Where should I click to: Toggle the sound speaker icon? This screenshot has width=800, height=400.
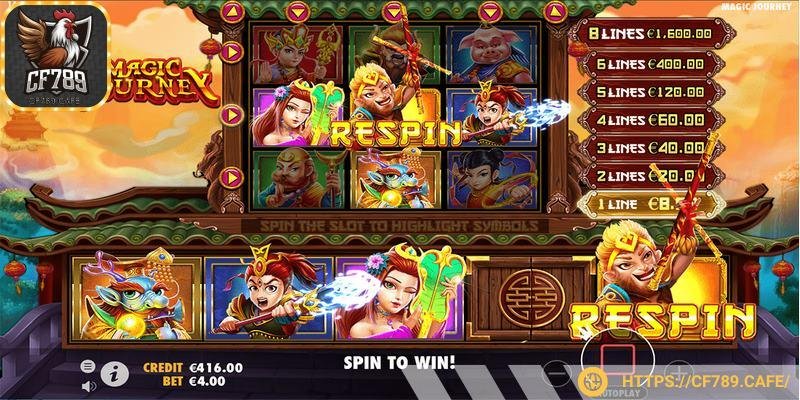tap(88, 384)
